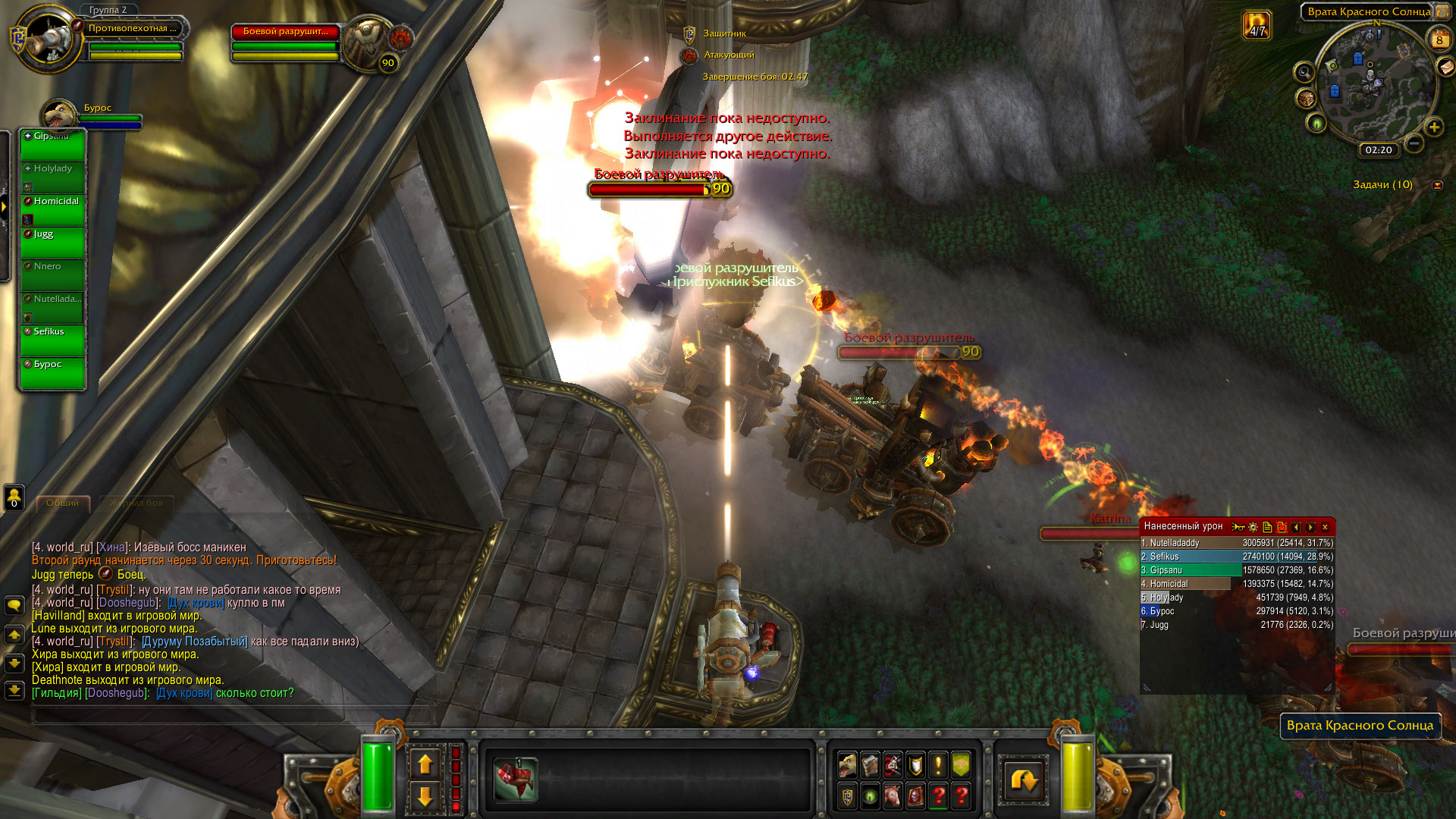Aim the cannon down with the arrow
Image resolution: width=1456 pixels, height=819 pixels.
point(425,796)
